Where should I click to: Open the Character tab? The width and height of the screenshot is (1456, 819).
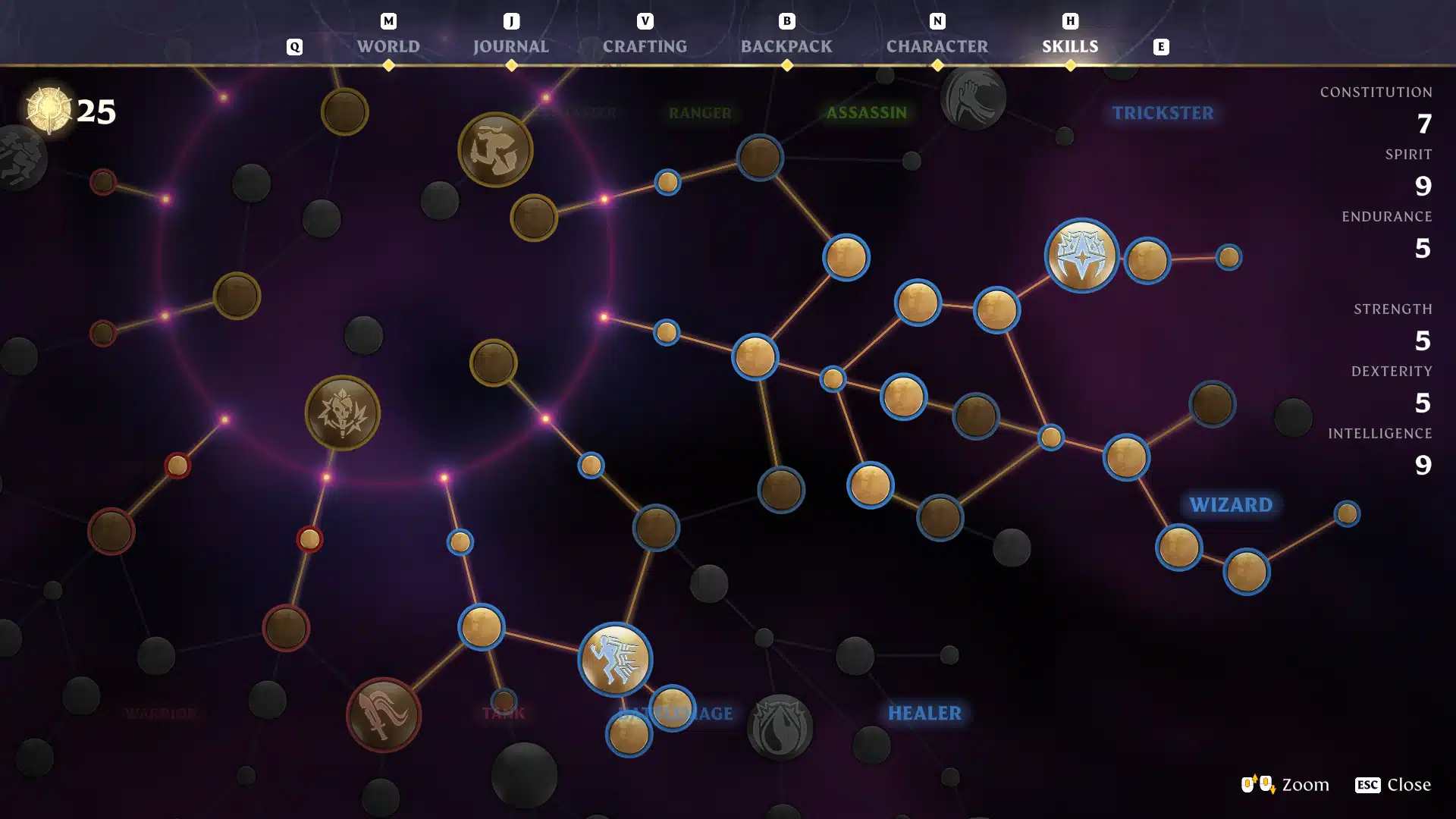coord(937,46)
